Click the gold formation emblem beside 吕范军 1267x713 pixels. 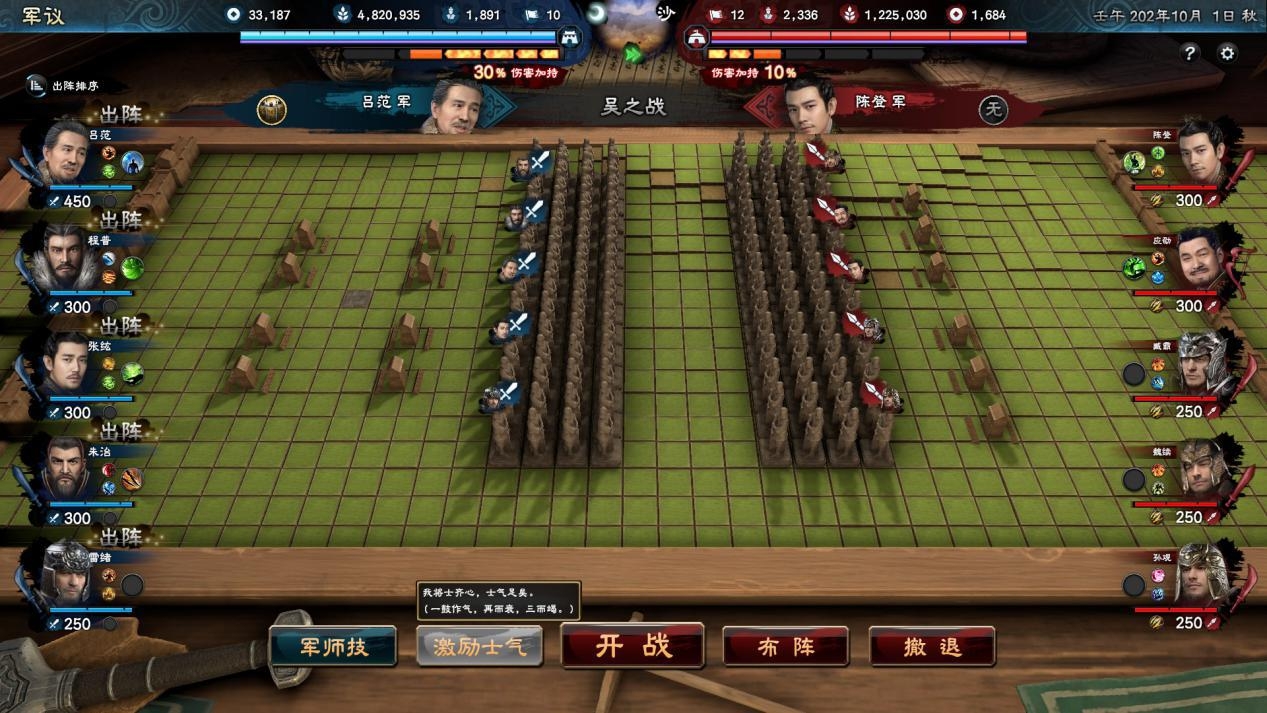click(271, 108)
